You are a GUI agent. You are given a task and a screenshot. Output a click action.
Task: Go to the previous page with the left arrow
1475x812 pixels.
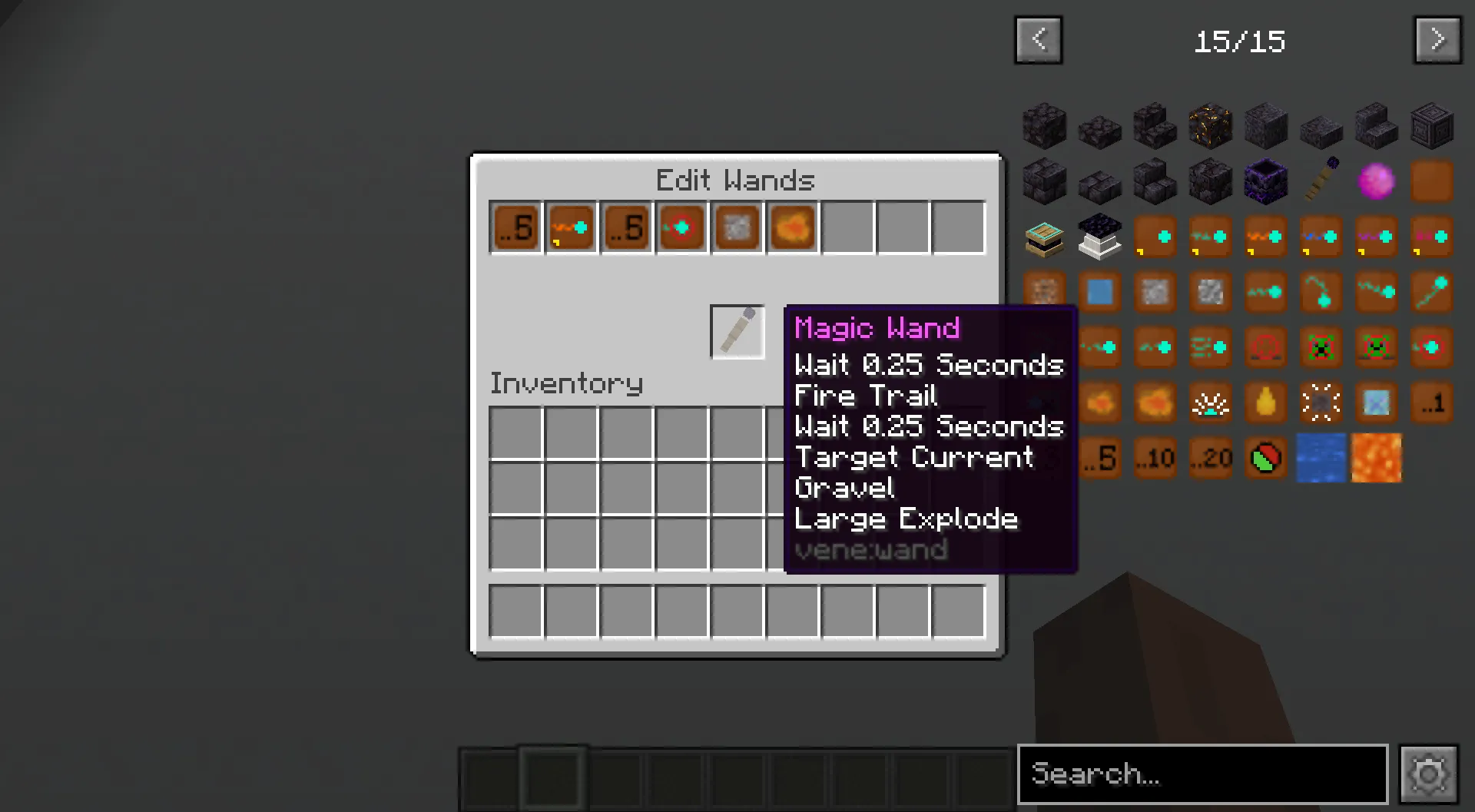(1038, 40)
